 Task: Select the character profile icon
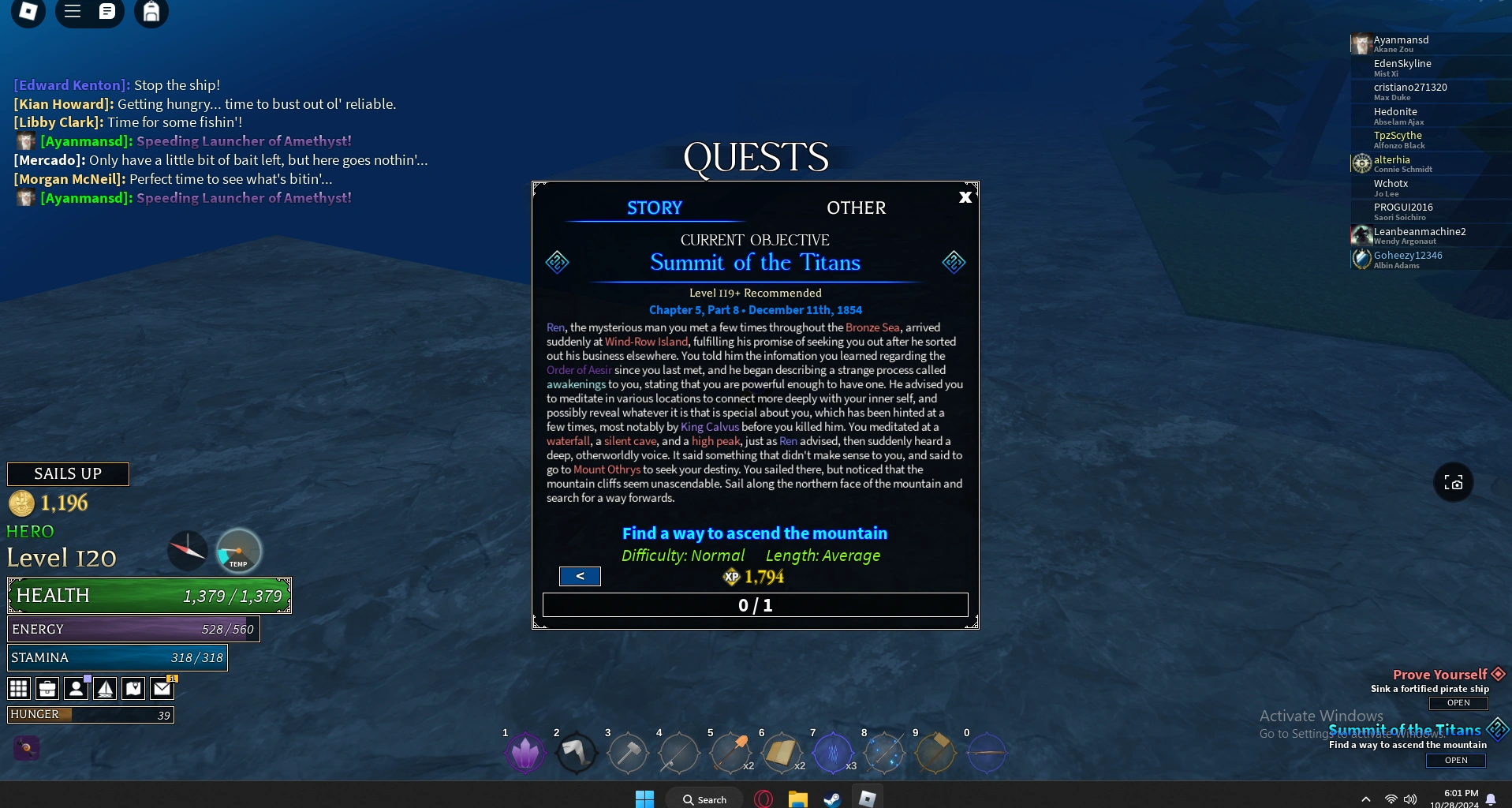76,688
